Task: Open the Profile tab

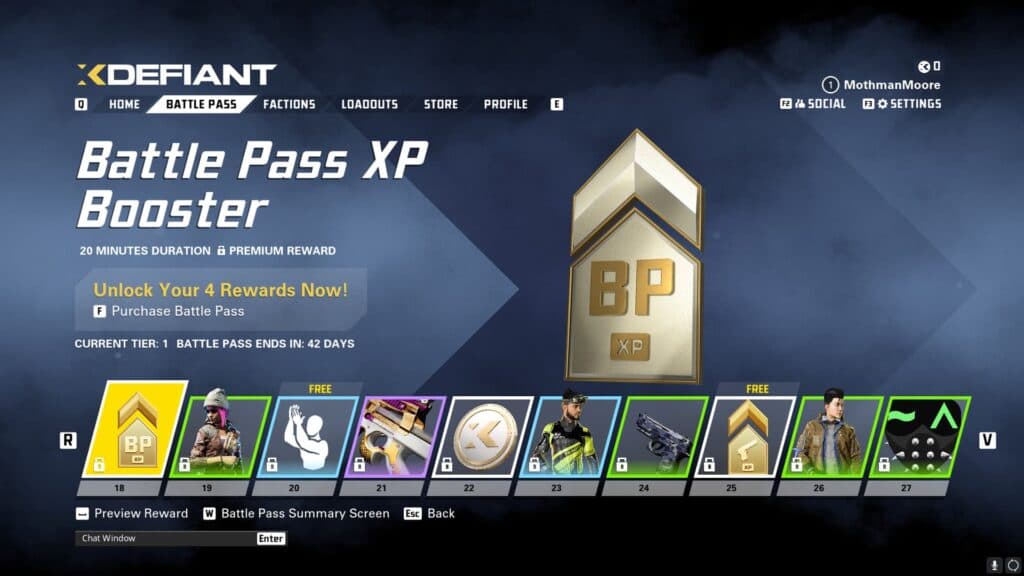Action: click(x=505, y=104)
